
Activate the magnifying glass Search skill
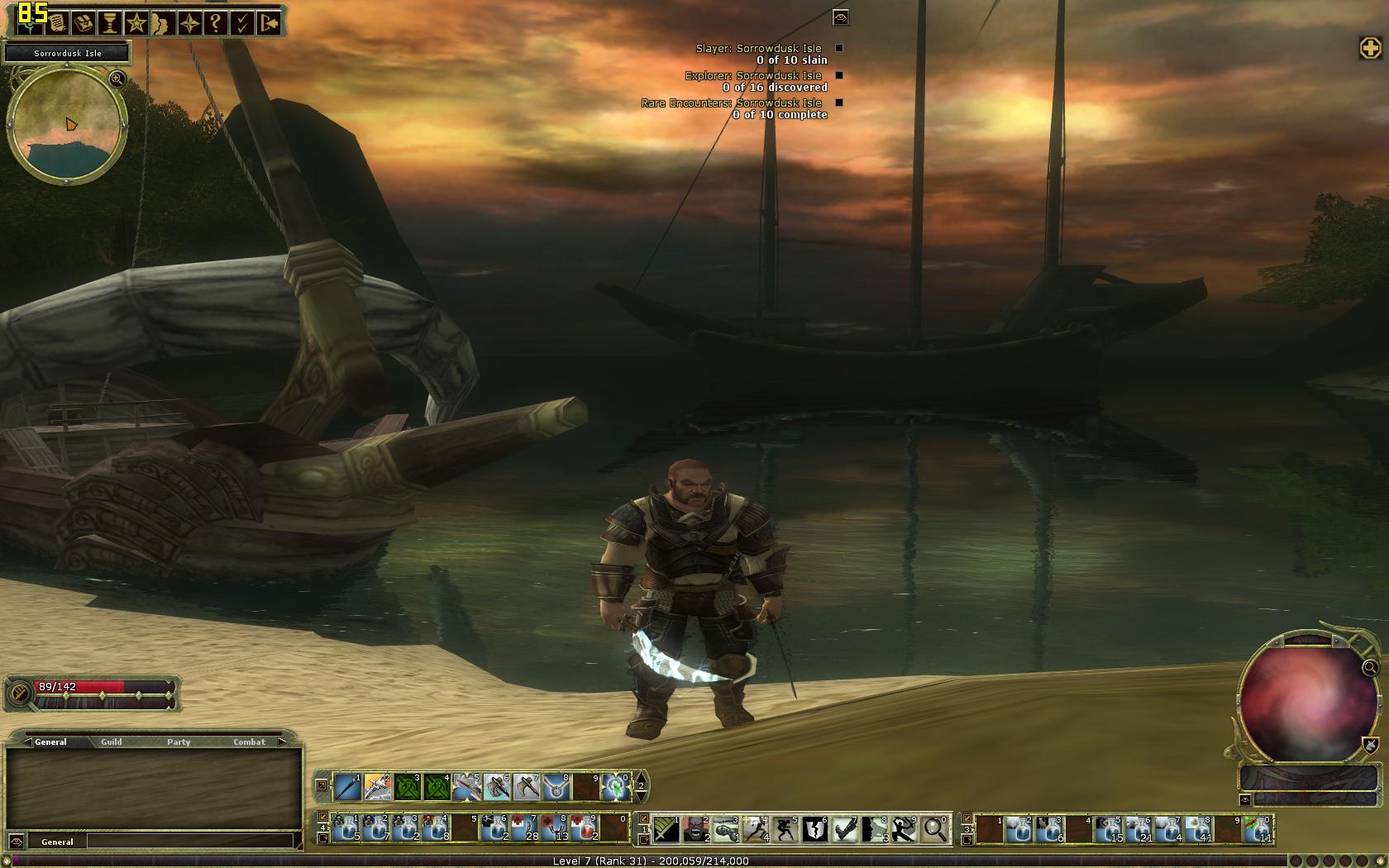tap(934, 828)
